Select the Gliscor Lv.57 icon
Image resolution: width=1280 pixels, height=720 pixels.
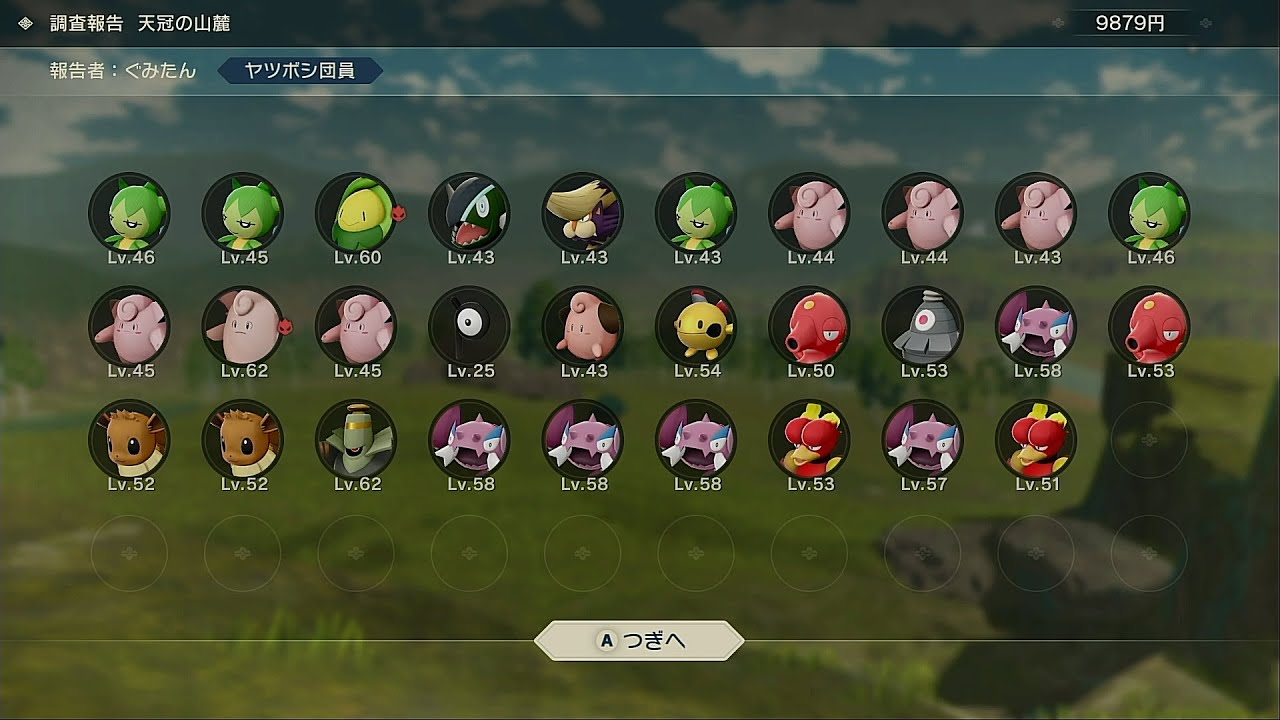point(922,440)
